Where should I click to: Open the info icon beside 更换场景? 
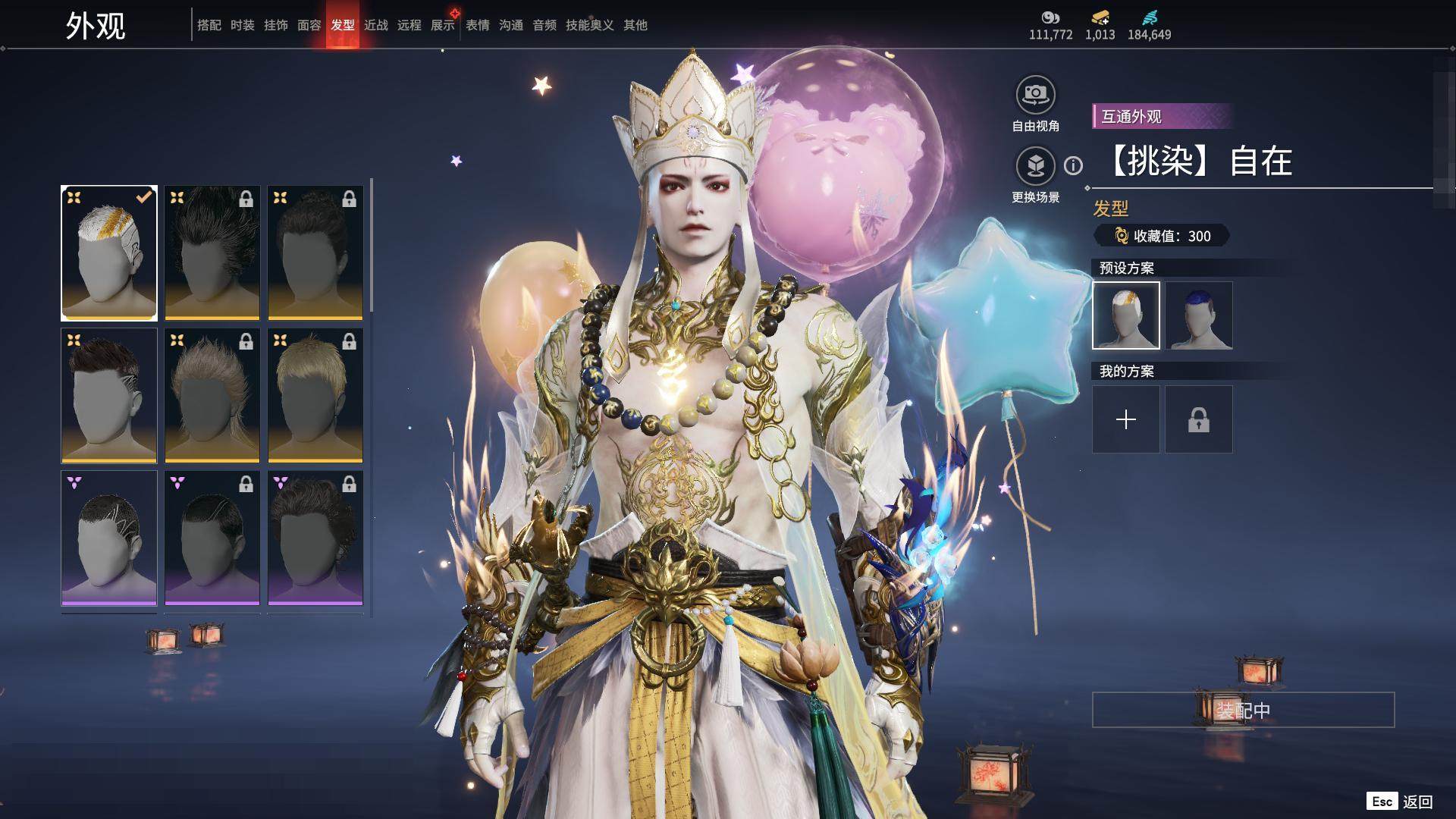pos(1073,165)
